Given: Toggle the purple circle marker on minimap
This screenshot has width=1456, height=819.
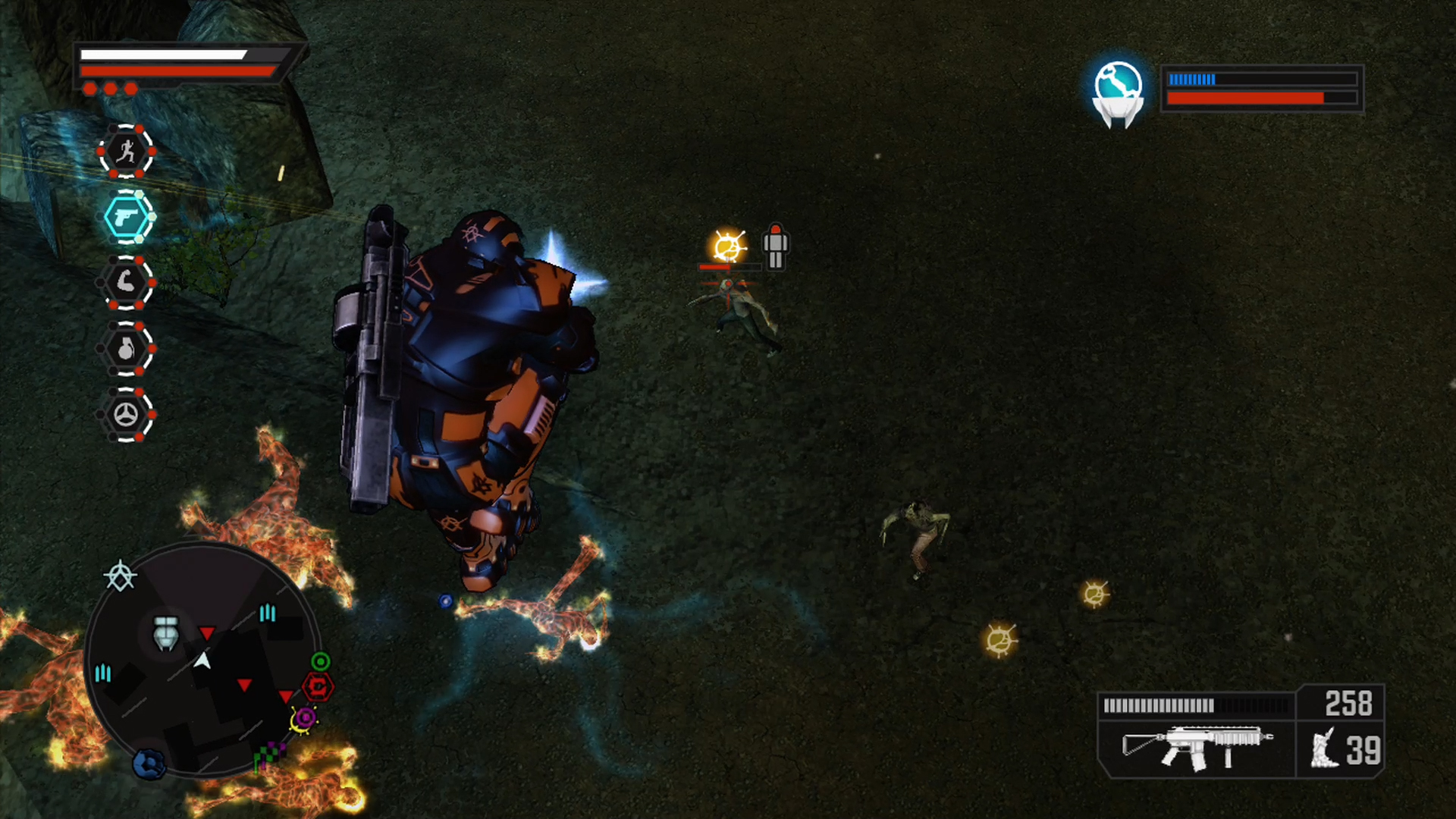Looking at the screenshot, I should pos(305,717).
